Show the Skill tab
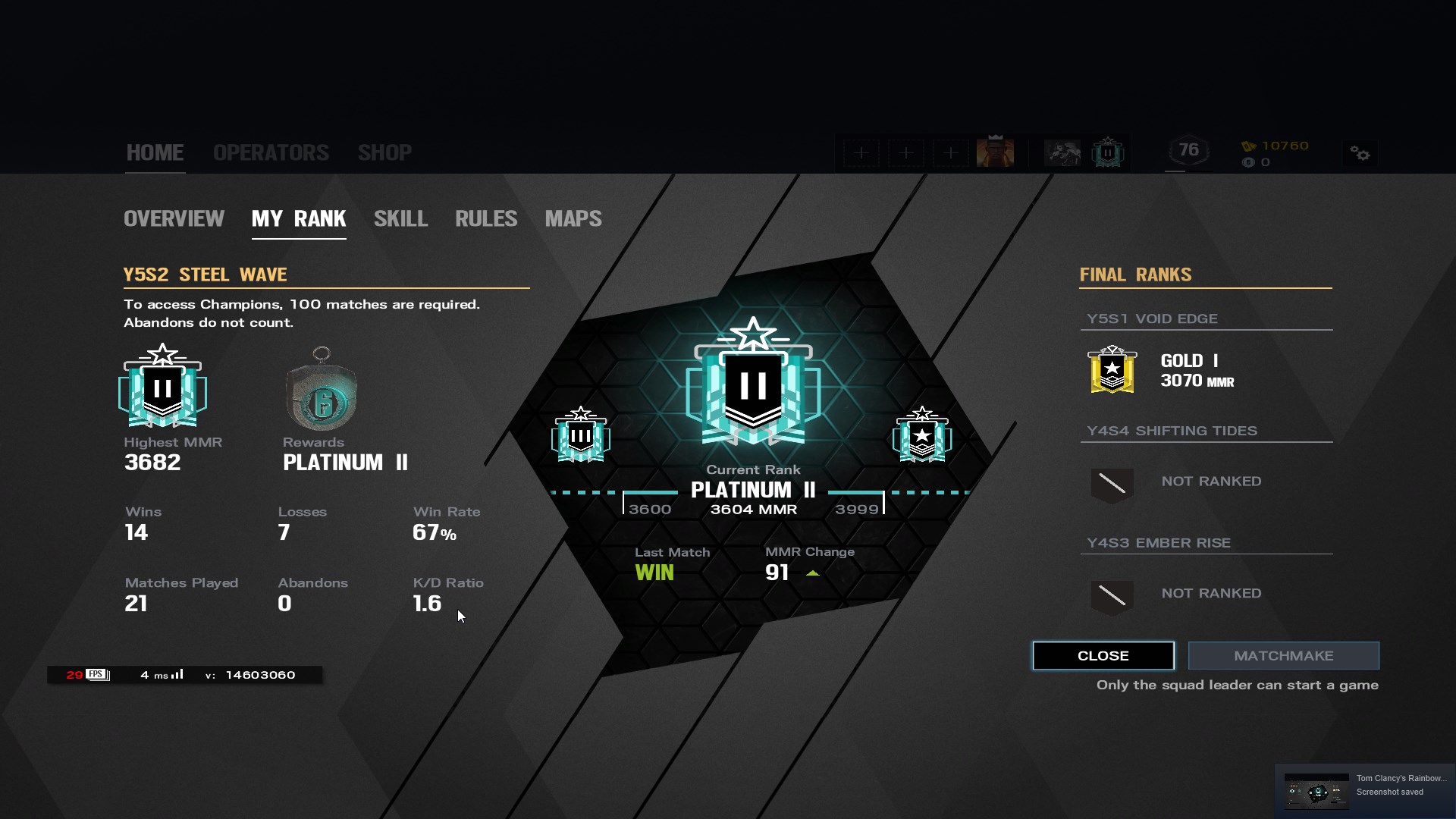 click(x=400, y=218)
